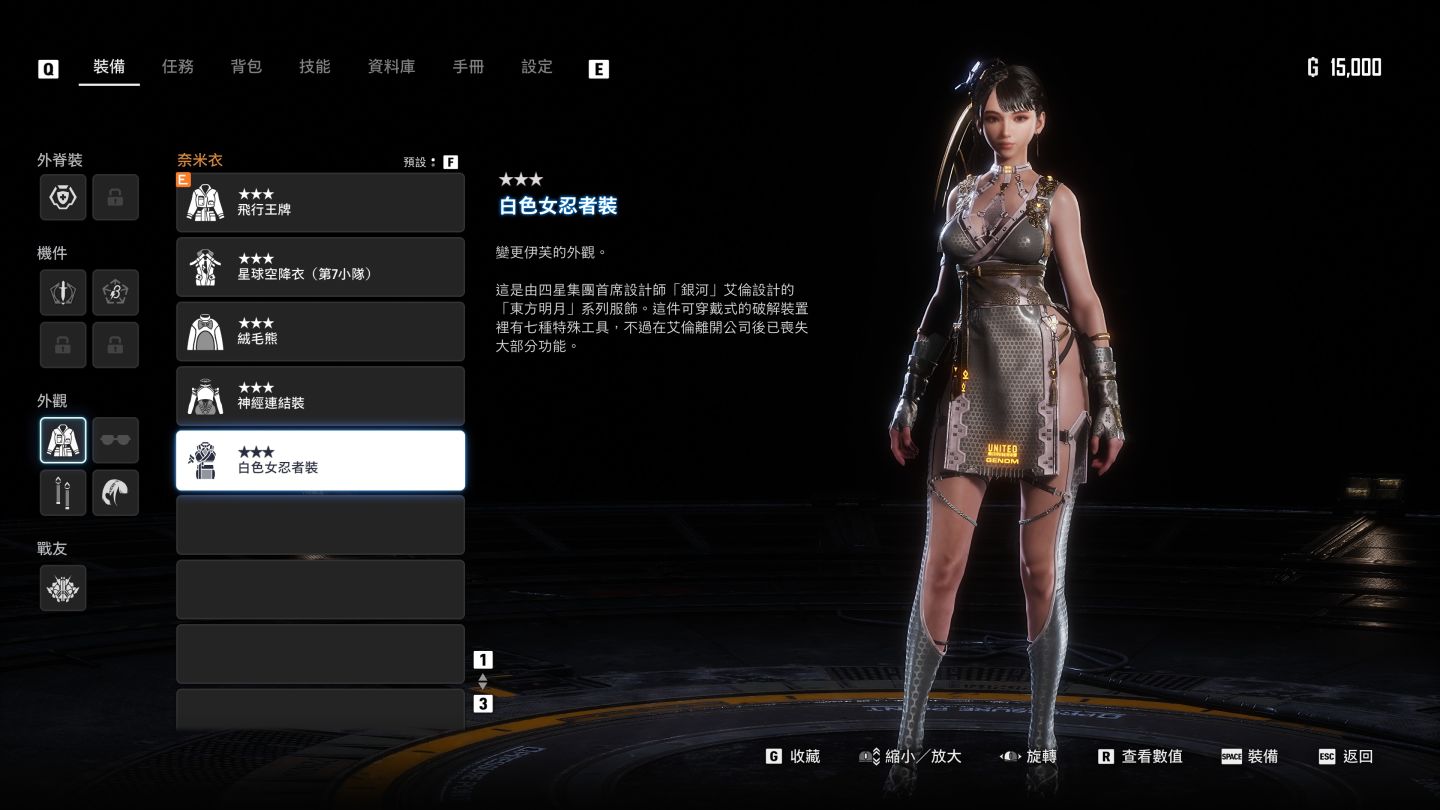
Task: Choose the 飛行王牌 nano suit
Action: pos(320,202)
